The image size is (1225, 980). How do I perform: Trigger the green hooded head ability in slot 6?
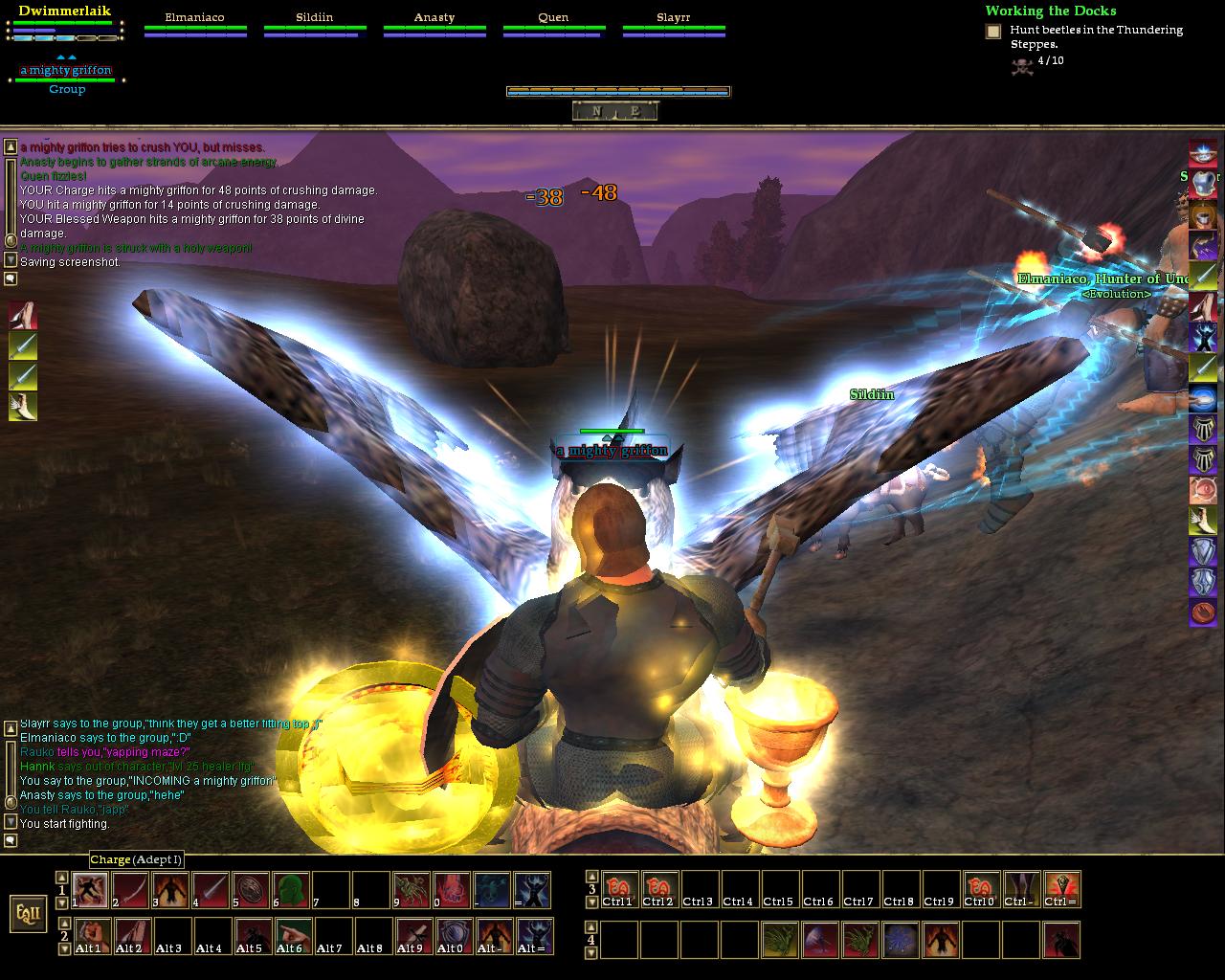coord(291,890)
